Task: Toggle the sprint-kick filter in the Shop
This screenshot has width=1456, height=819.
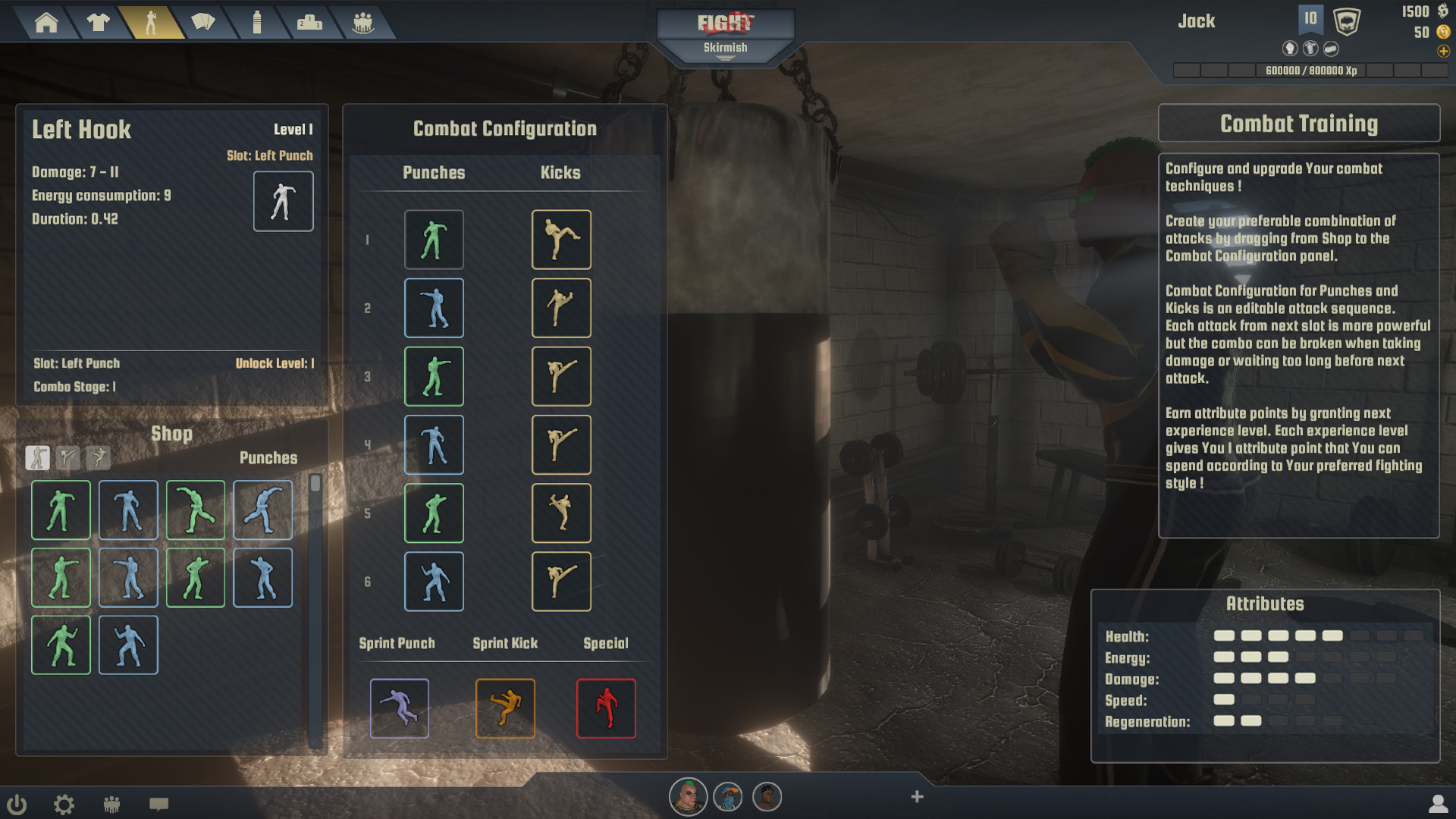Action: pyautogui.click(x=97, y=458)
